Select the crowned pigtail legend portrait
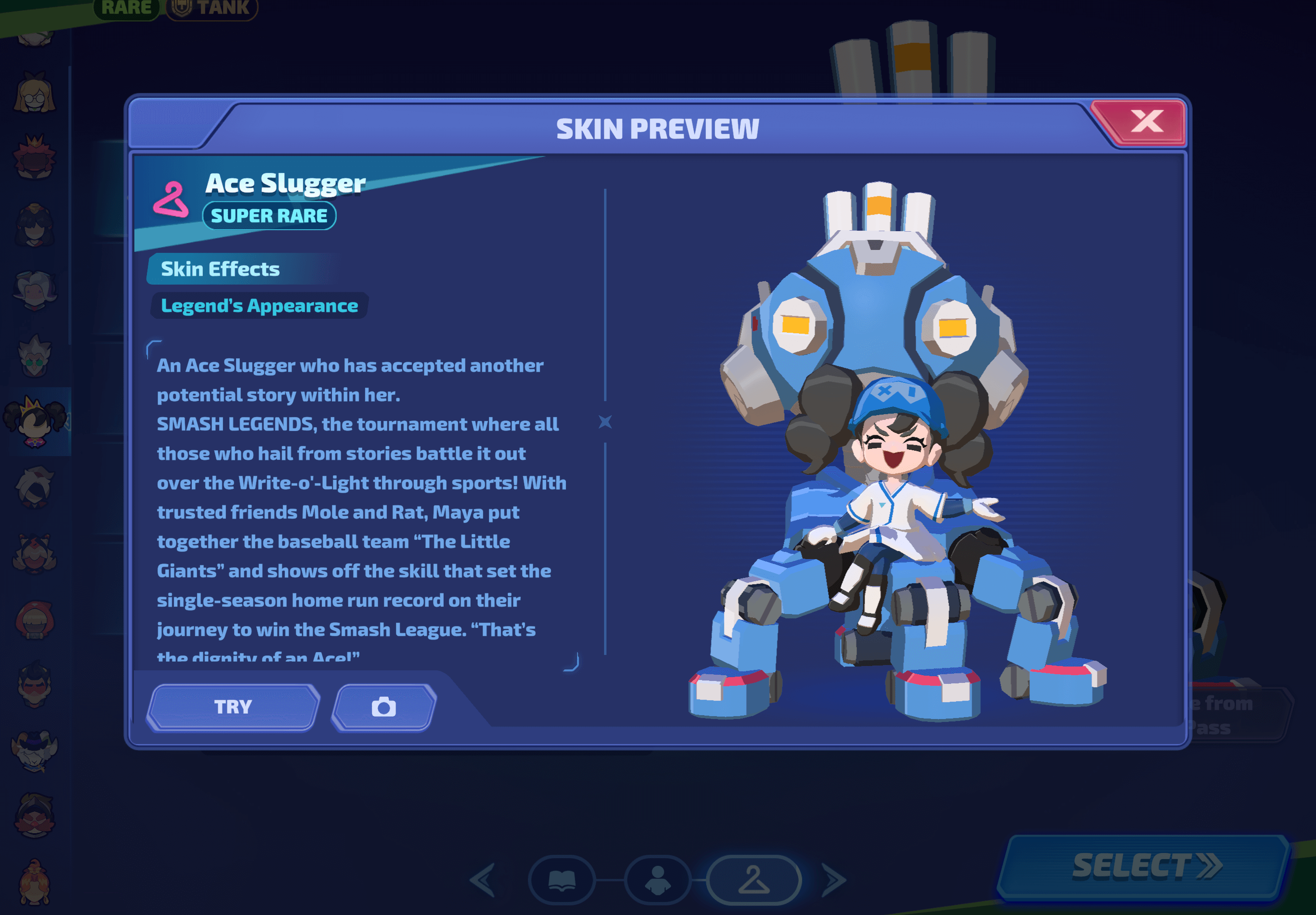 pyautogui.click(x=36, y=422)
